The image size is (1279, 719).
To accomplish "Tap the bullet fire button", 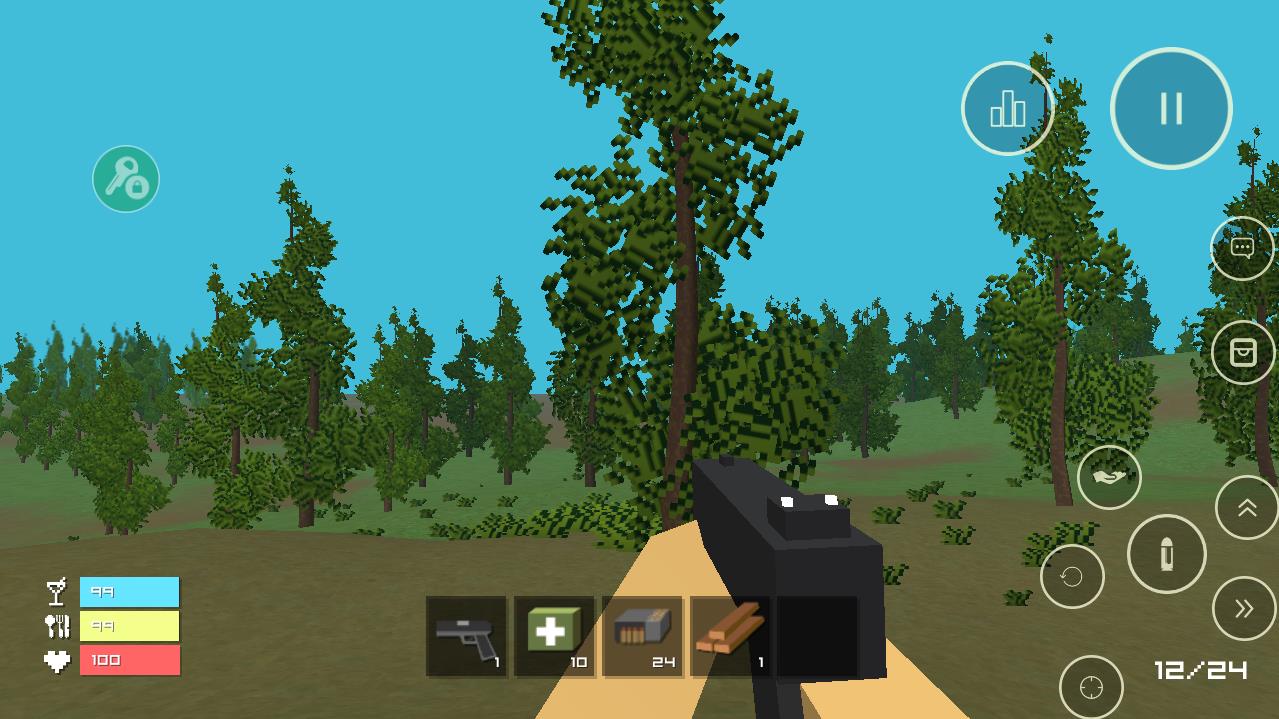I will tap(1166, 554).
